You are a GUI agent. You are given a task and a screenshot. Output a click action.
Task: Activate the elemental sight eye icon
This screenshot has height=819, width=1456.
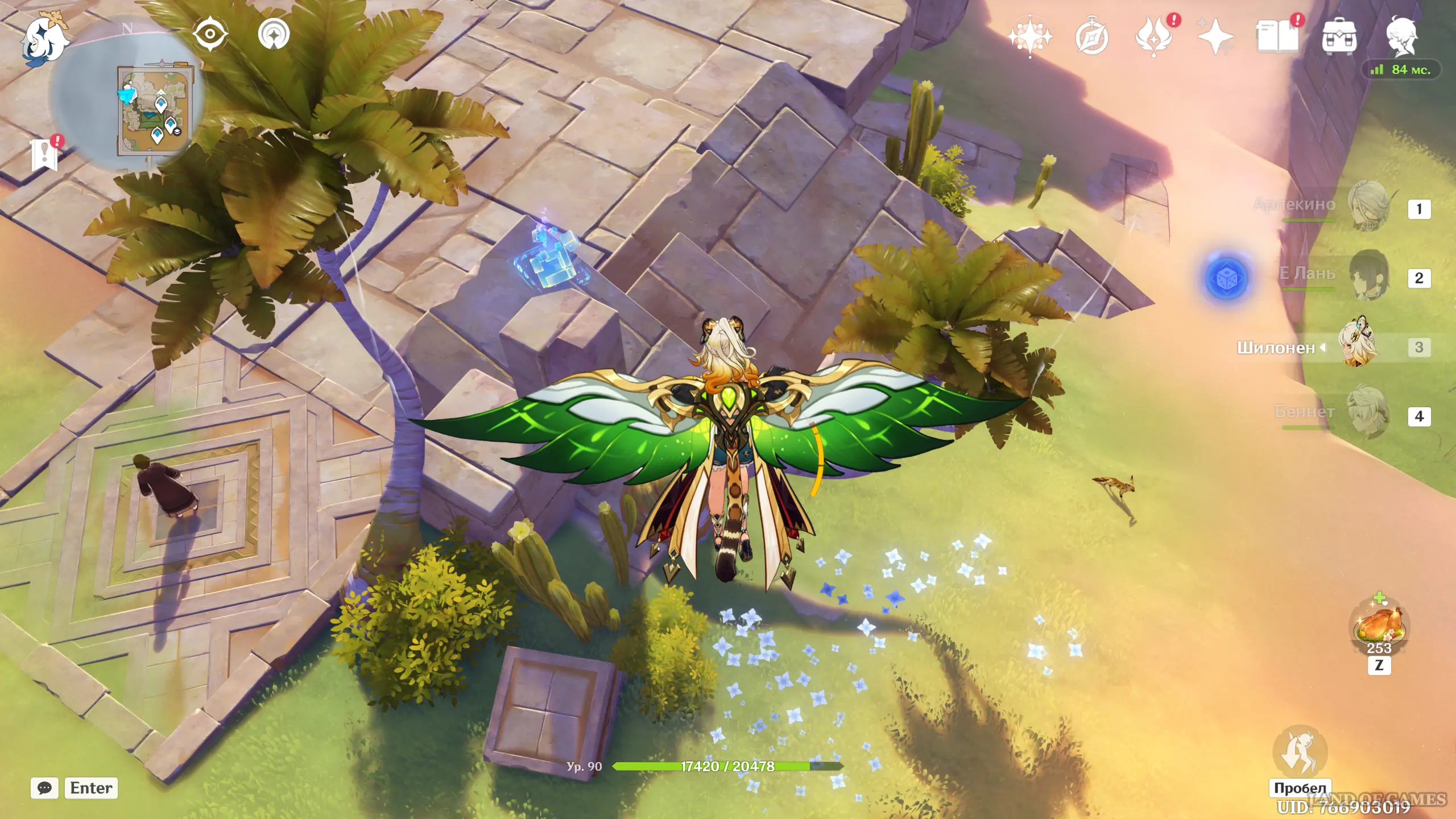pyautogui.click(x=210, y=34)
